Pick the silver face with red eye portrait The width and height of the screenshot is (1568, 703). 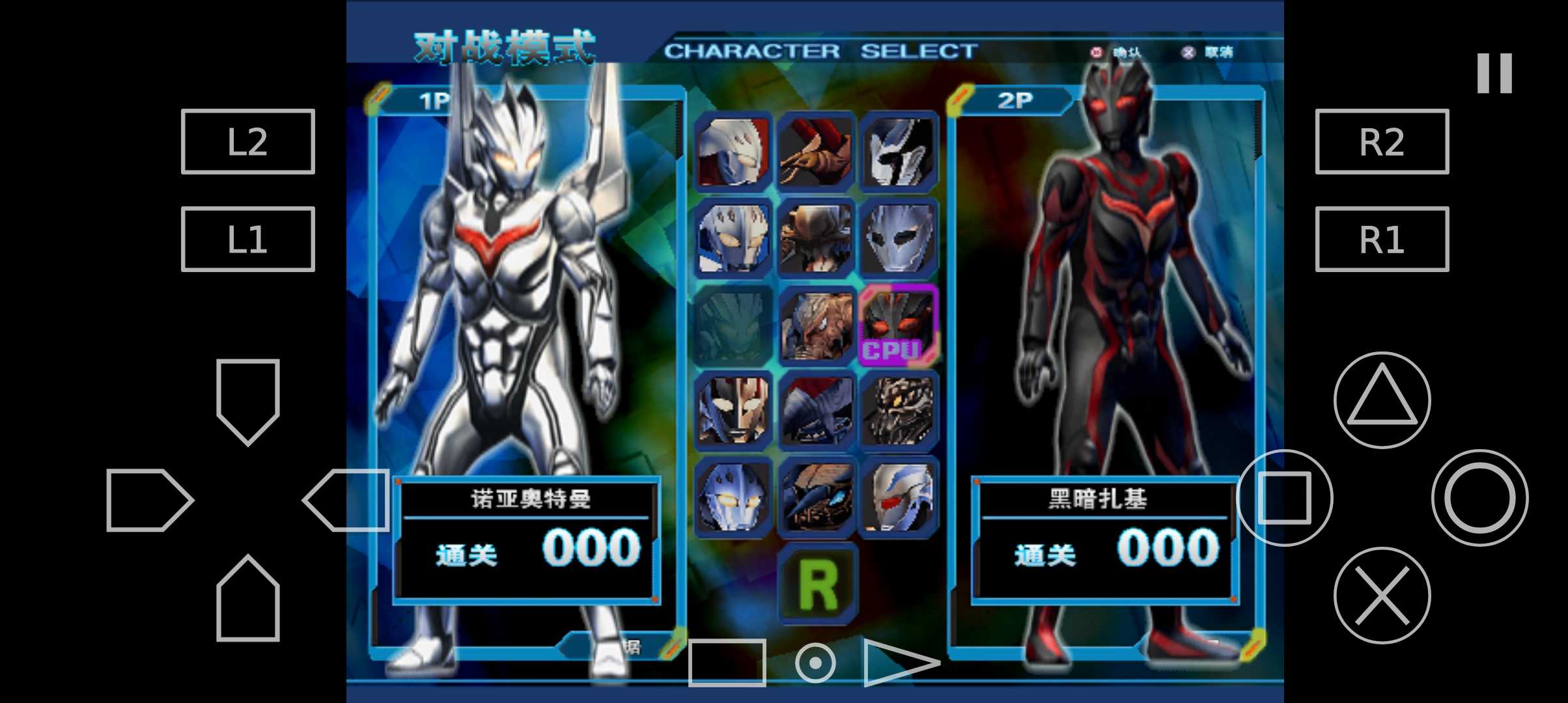click(x=899, y=498)
